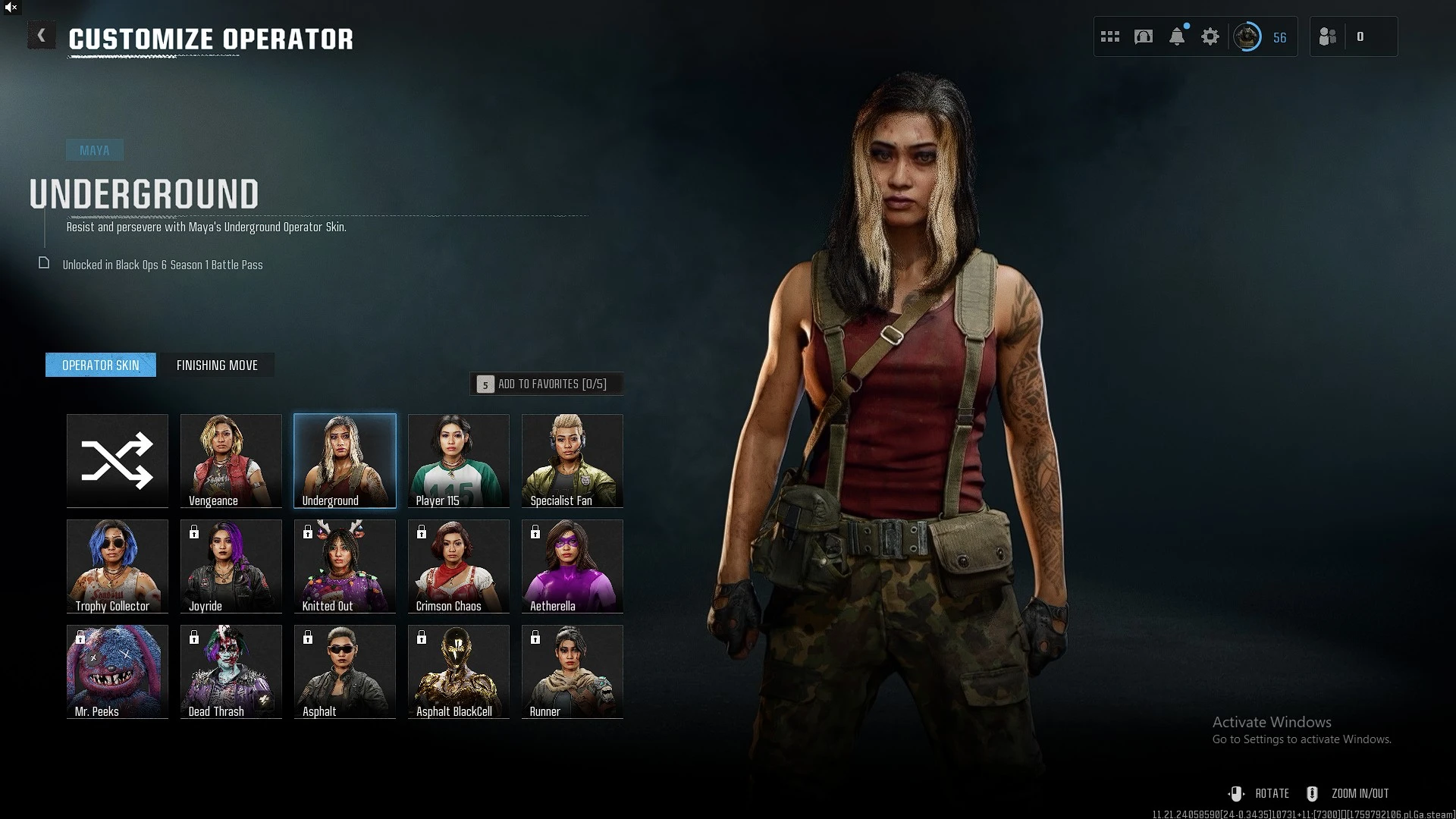This screenshot has height=819, width=1456.
Task: Preview the Aetherella skin
Action: tap(573, 566)
